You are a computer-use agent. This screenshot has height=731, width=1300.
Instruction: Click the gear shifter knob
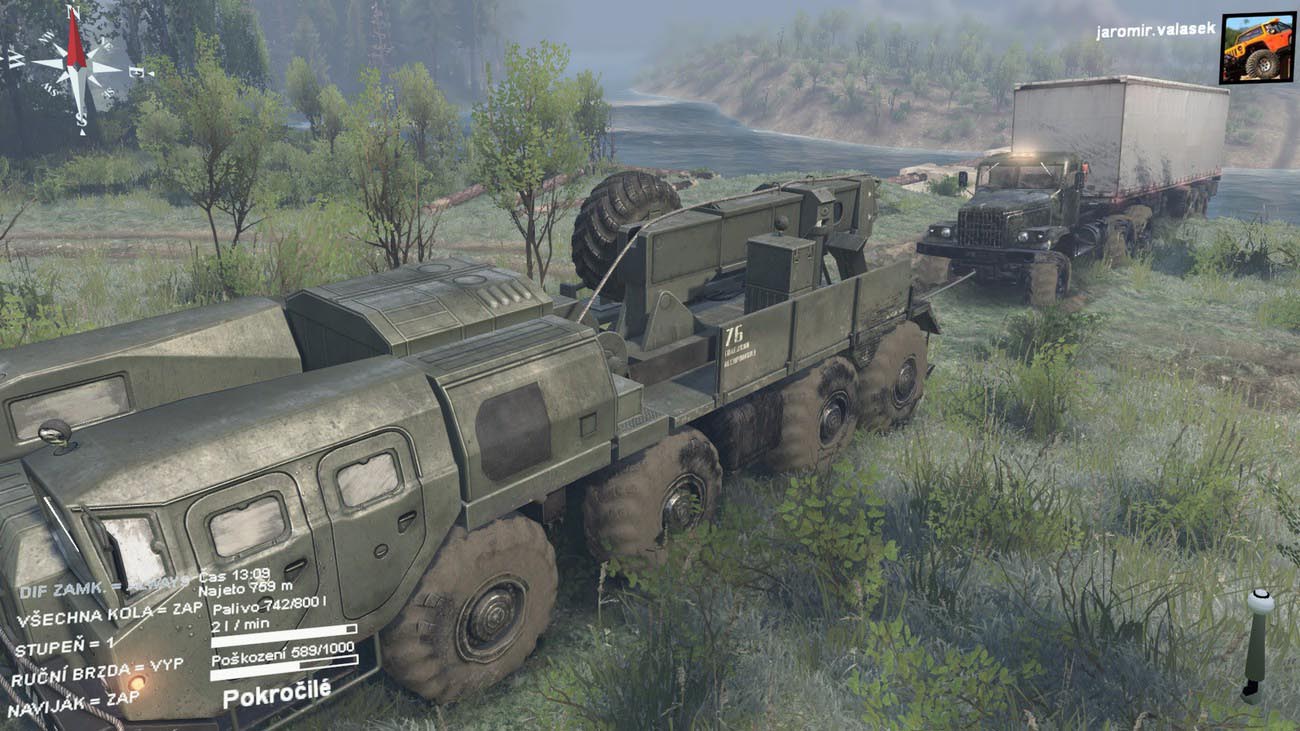tap(1259, 602)
